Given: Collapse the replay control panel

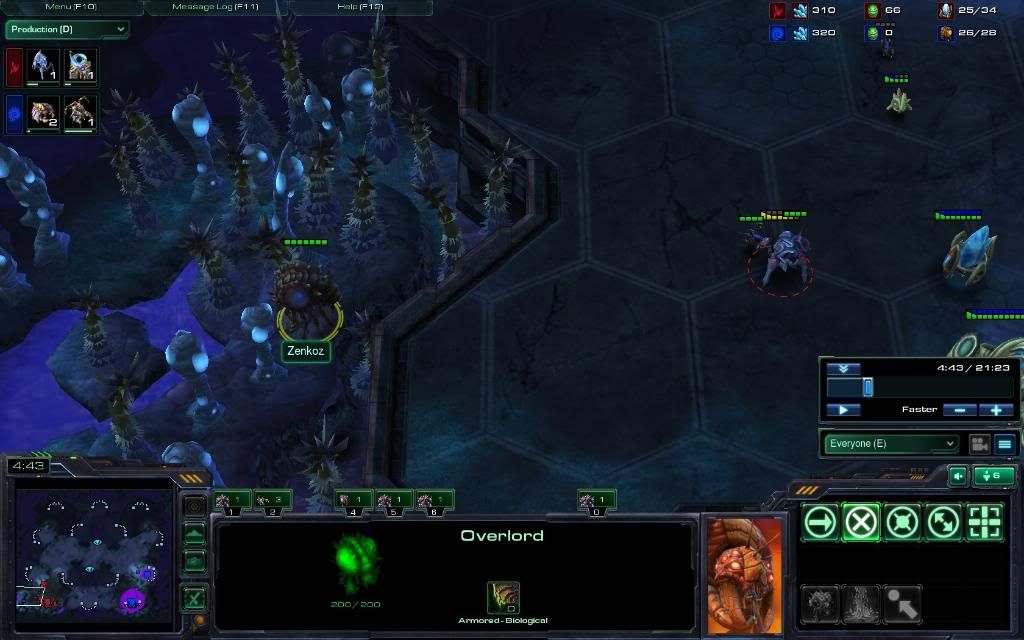Looking at the screenshot, I should pos(843,368).
